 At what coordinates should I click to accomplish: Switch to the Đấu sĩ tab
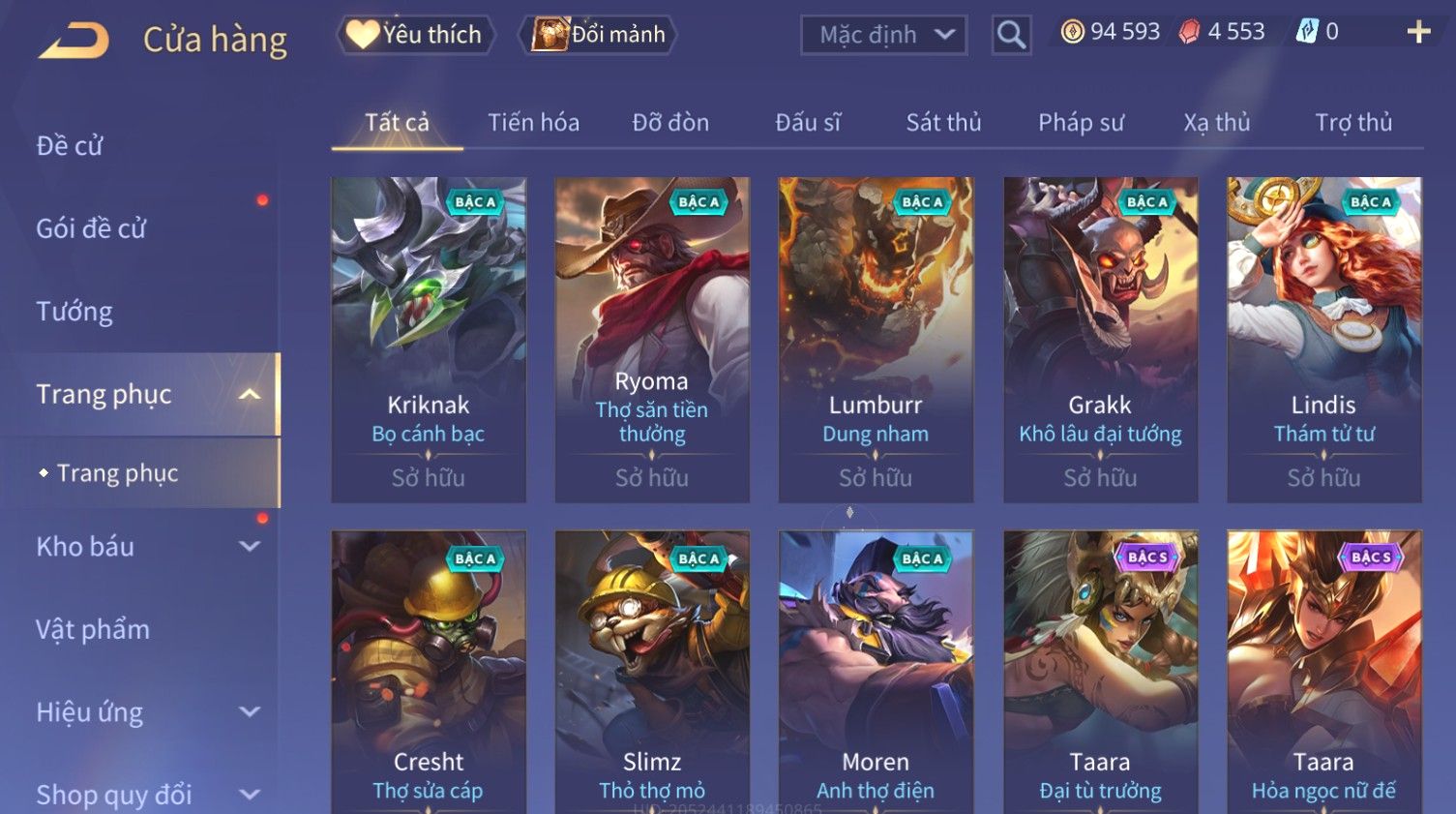click(x=808, y=123)
